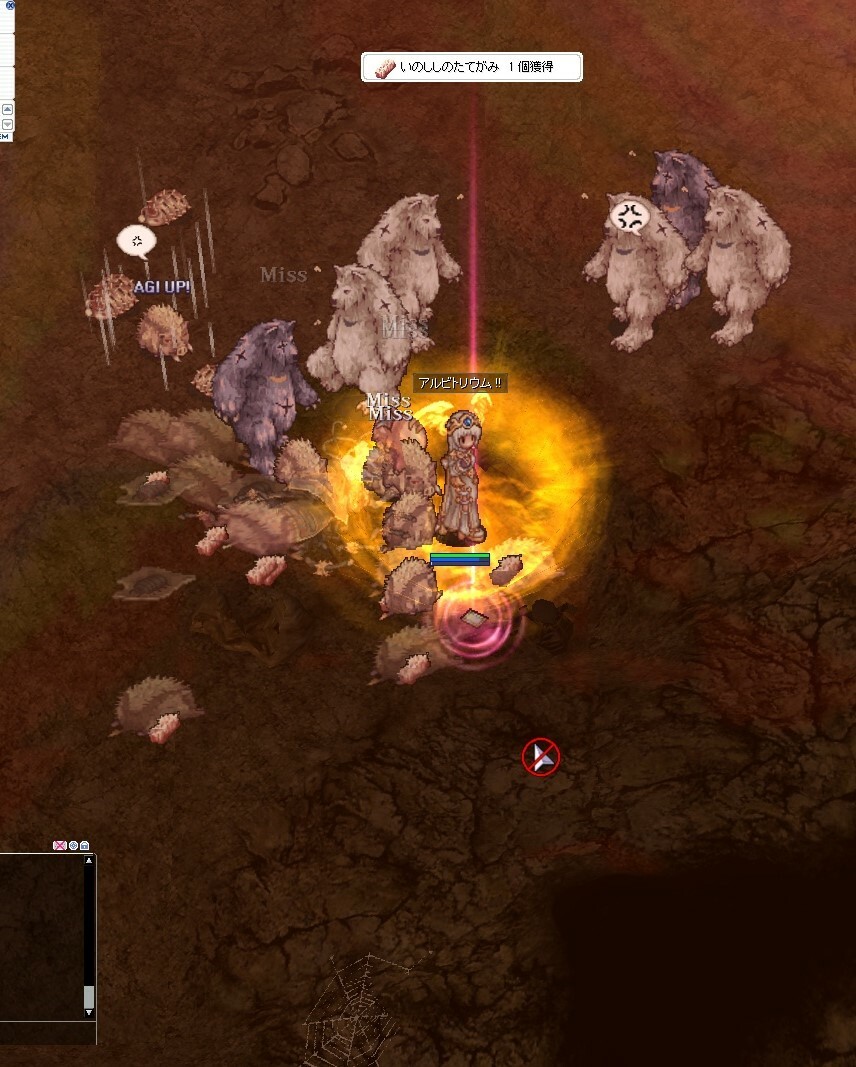The height and width of the screenshot is (1067, 856).
Task: Click the chat scrollbar's down arrow
Action: click(89, 1012)
